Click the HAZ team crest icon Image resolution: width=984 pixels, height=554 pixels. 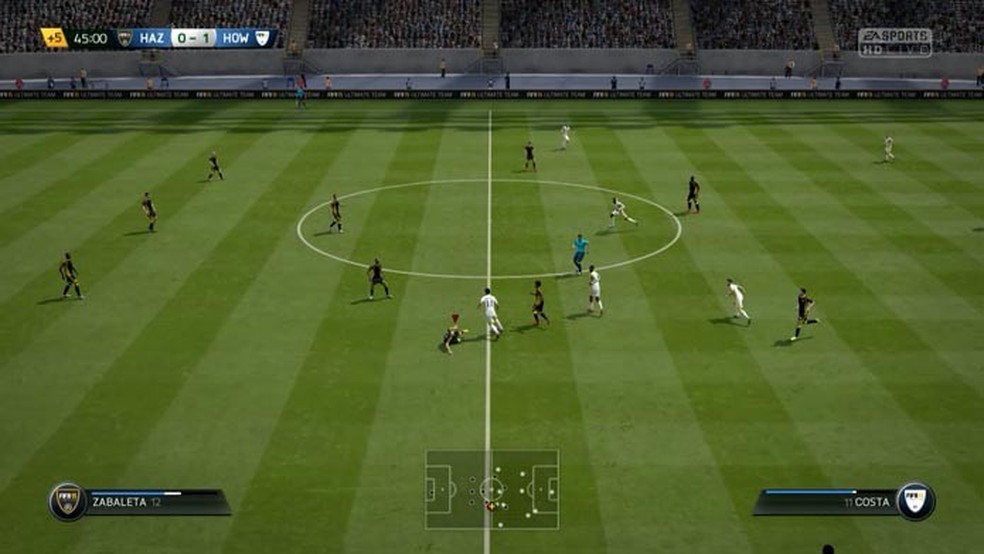(x=125, y=38)
